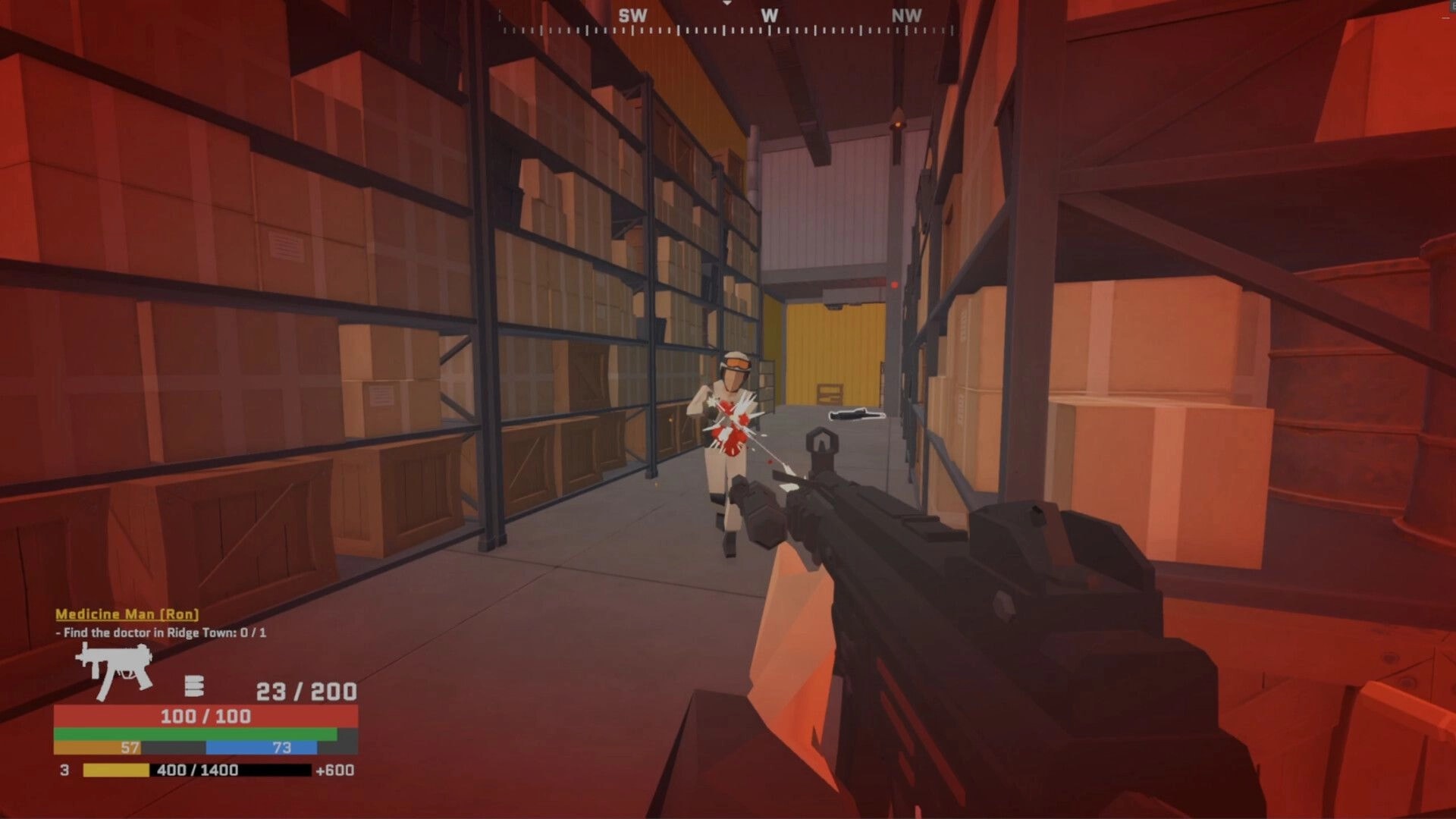Click the red health bar showing 100/100
The width and height of the screenshot is (1456, 819).
coord(205,714)
